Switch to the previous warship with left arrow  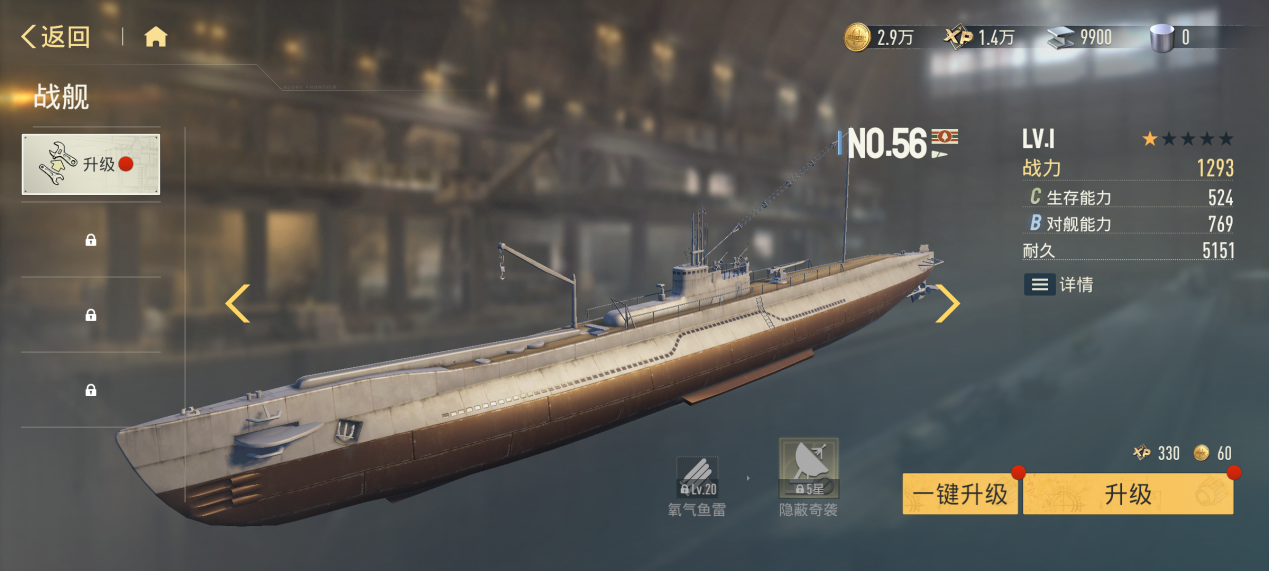coord(237,304)
